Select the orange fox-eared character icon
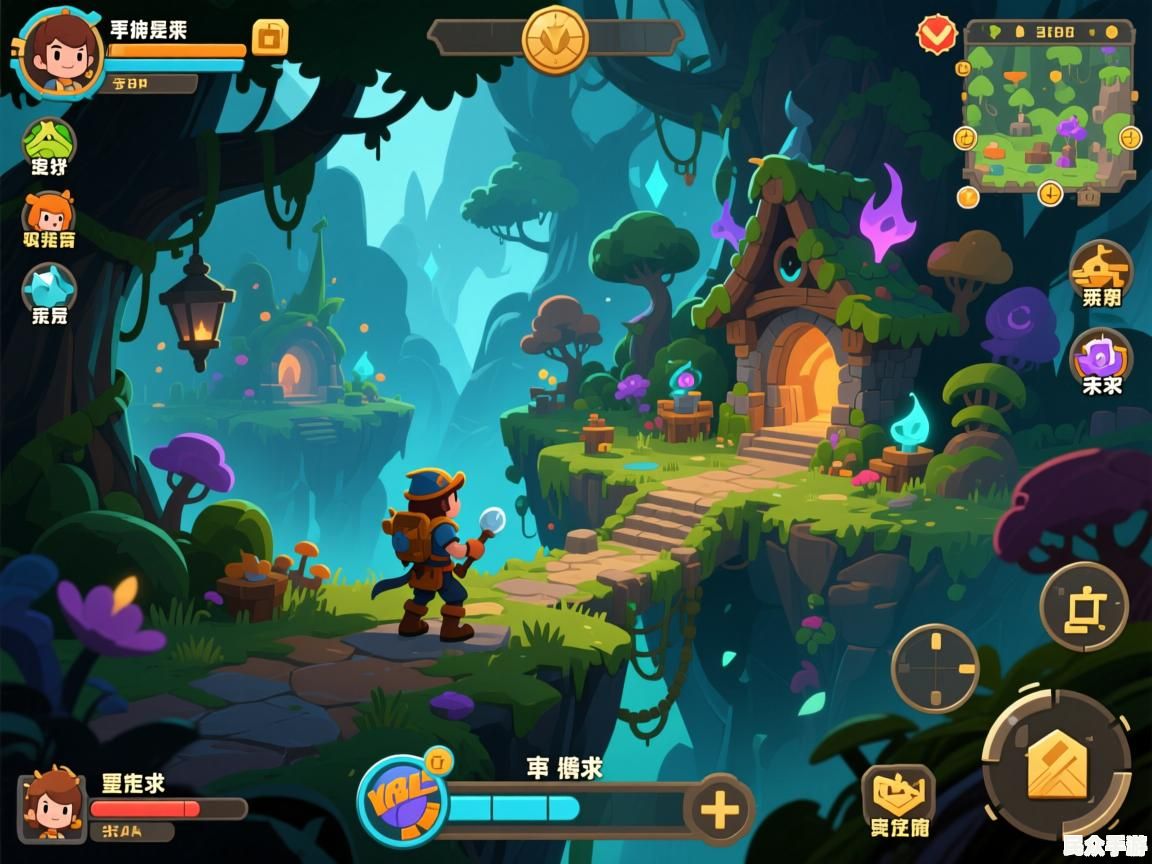This screenshot has height=864, width=1152. click(x=49, y=213)
